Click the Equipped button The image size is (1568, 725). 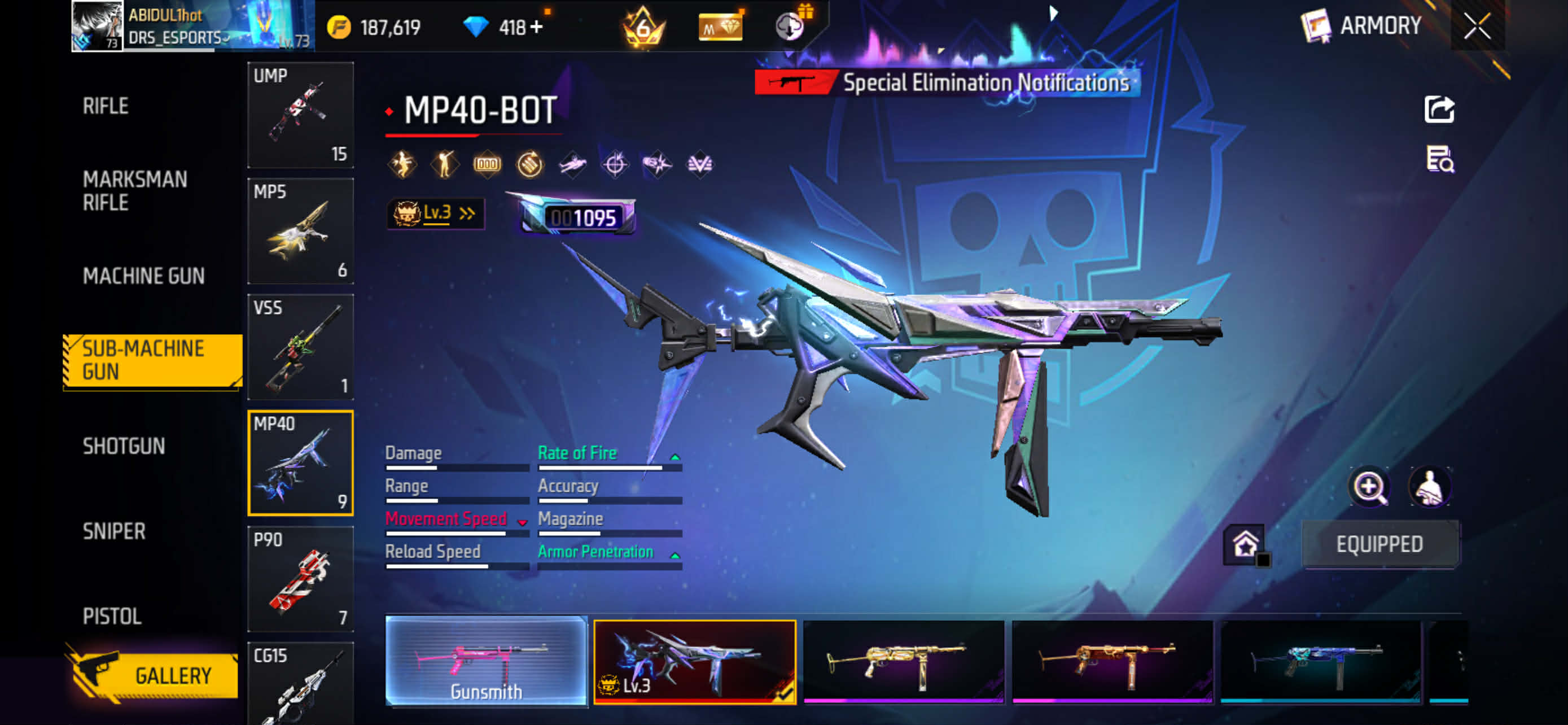[x=1379, y=544]
